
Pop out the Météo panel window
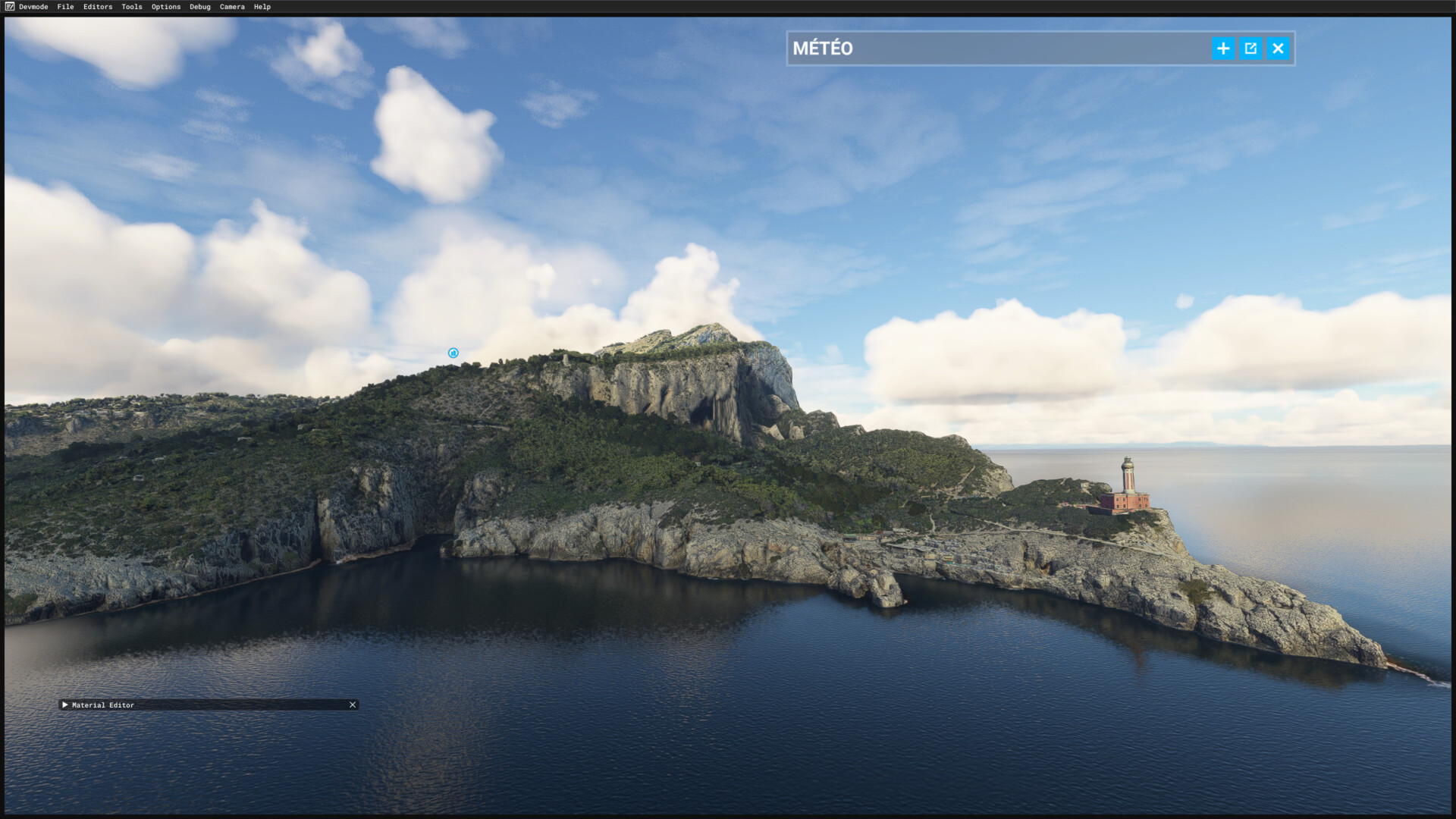coord(1250,49)
